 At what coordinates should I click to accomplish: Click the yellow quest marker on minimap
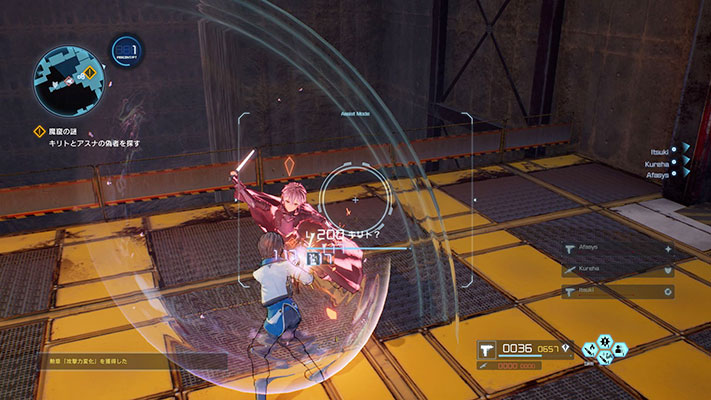[x=91, y=72]
